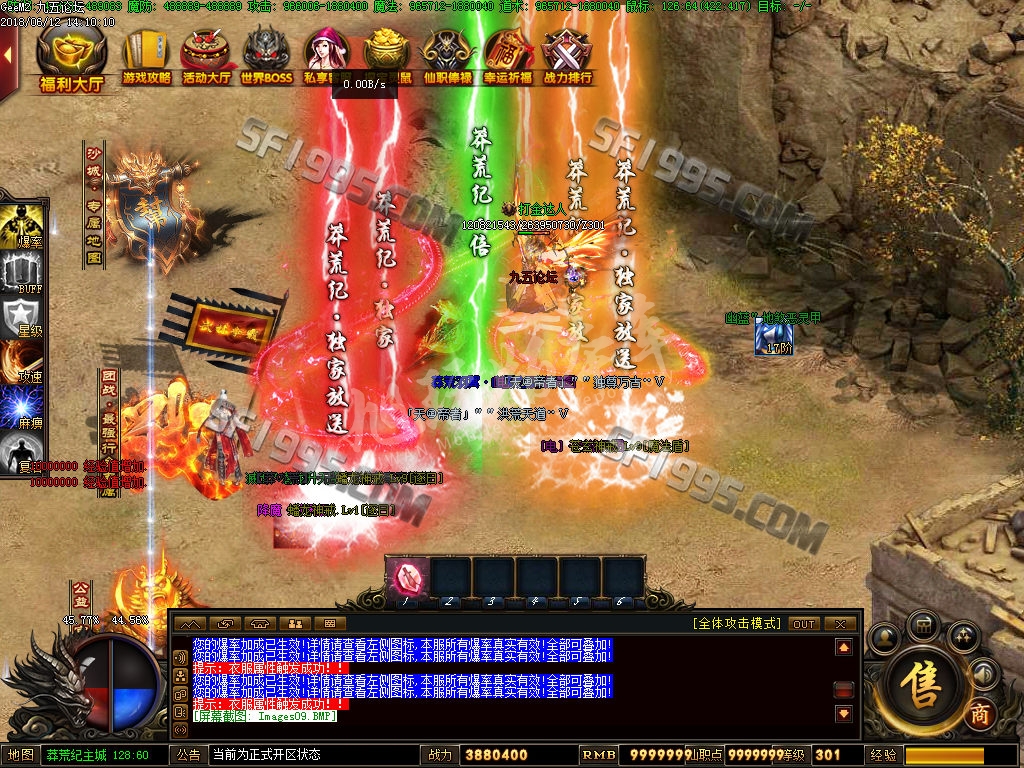
Task: Open the 世界BOSS menu
Action: pos(266,57)
